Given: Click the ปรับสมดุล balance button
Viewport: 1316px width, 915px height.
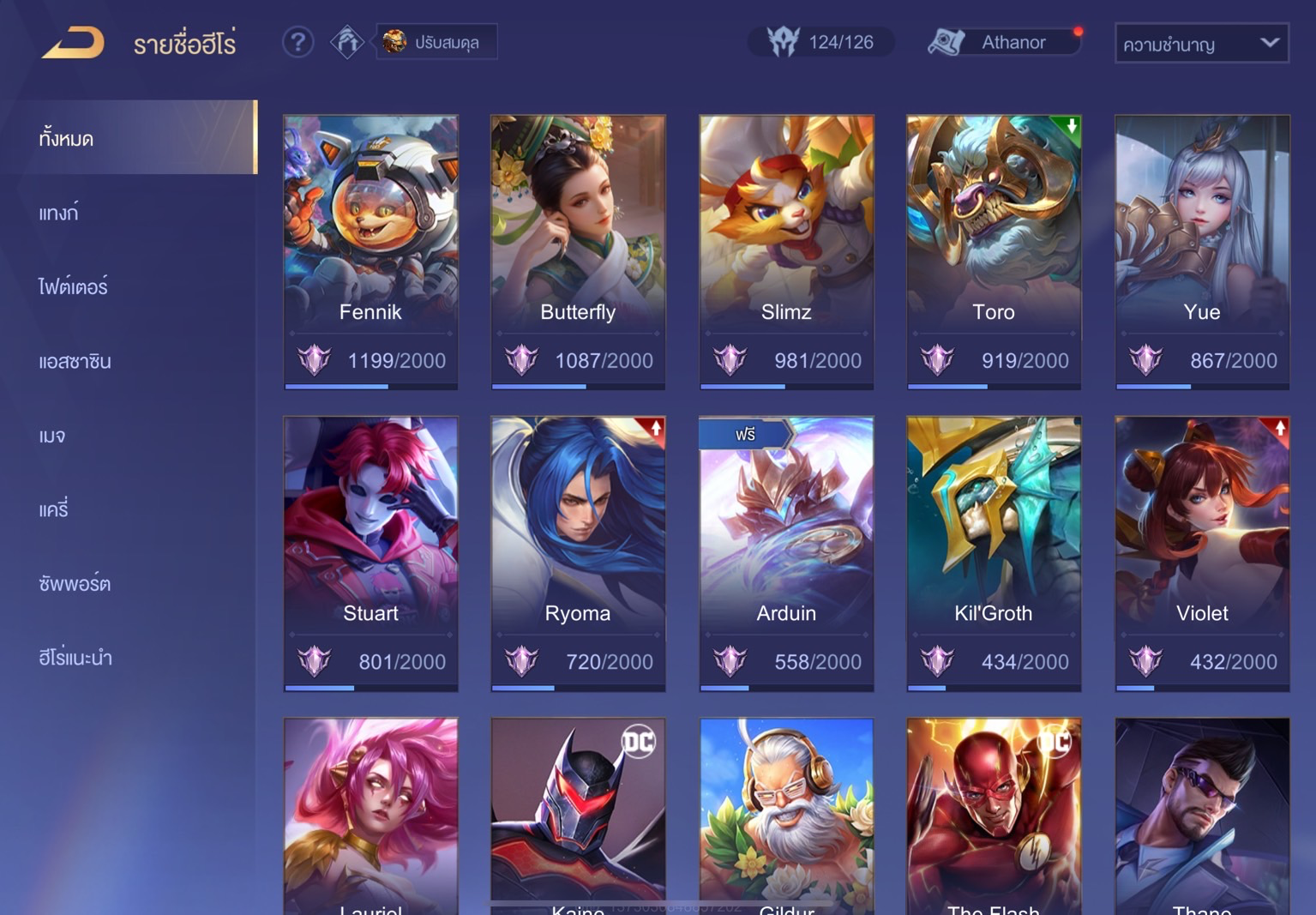Looking at the screenshot, I should pos(436,42).
